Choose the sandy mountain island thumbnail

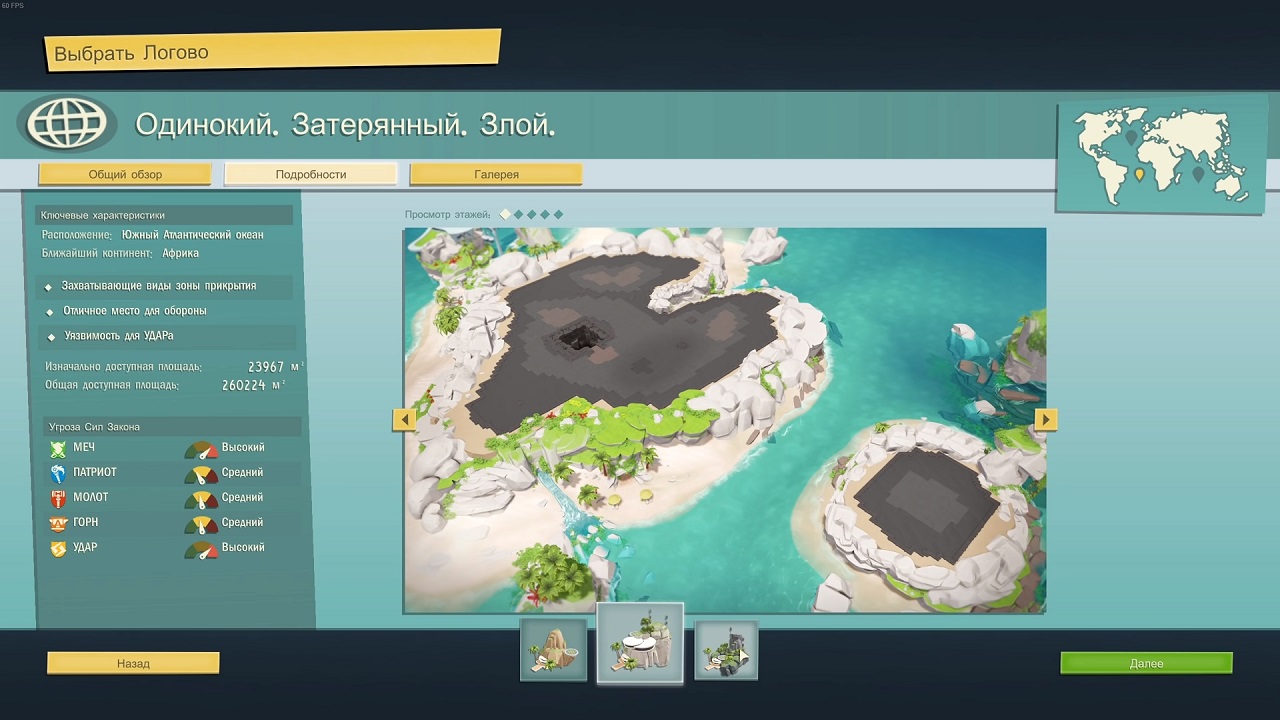pos(553,650)
